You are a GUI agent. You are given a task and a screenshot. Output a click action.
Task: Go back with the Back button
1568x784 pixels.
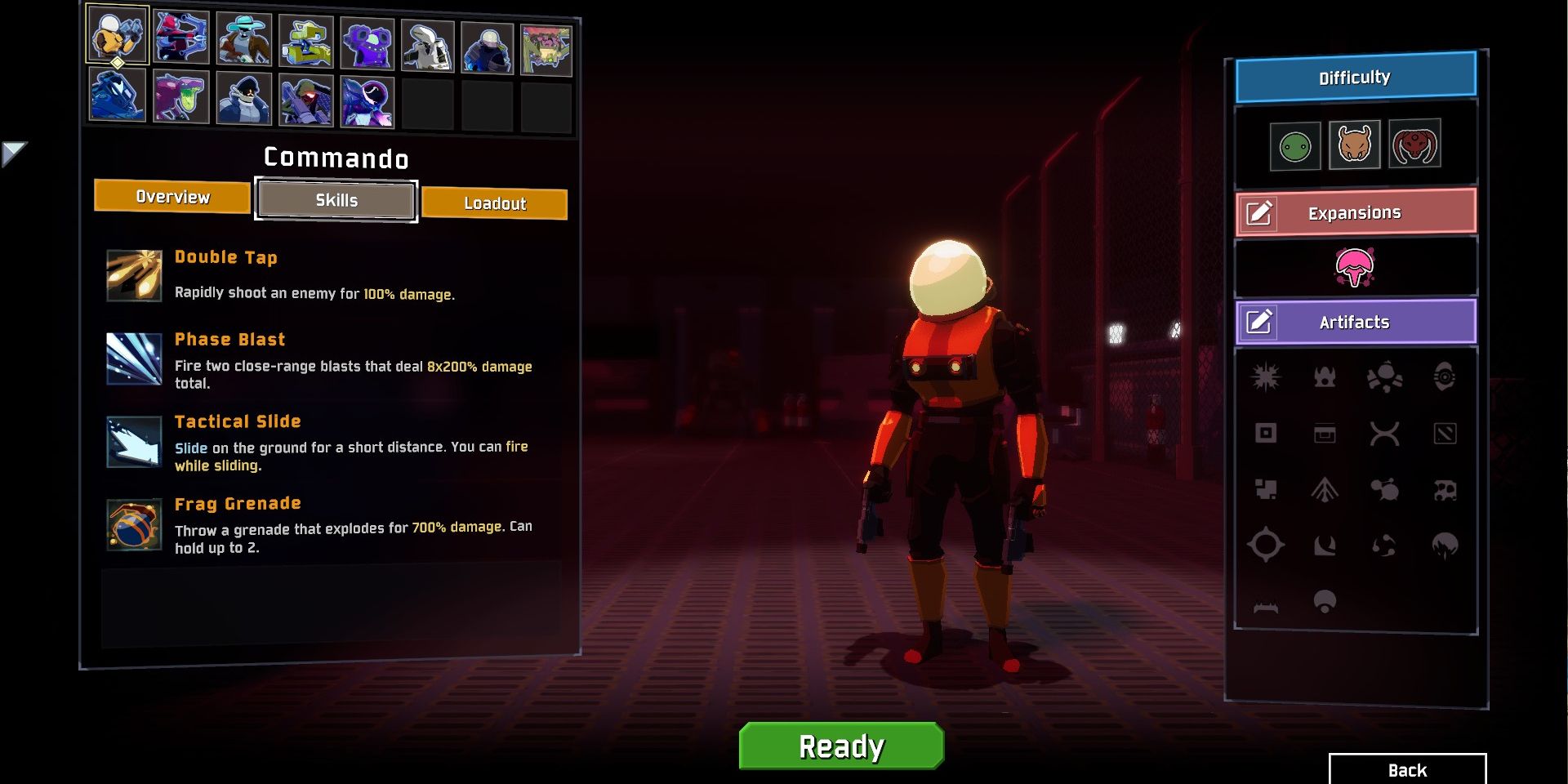1405,769
